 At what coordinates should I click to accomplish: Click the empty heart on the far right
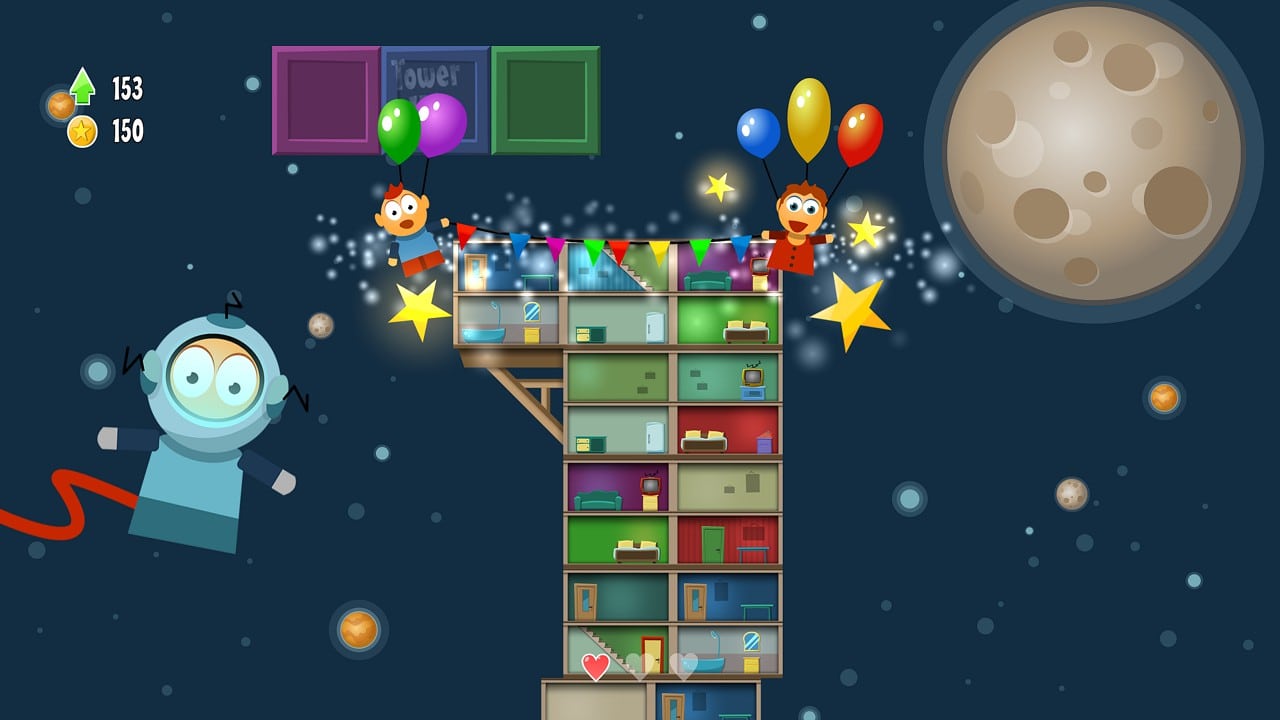(x=683, y=665)
